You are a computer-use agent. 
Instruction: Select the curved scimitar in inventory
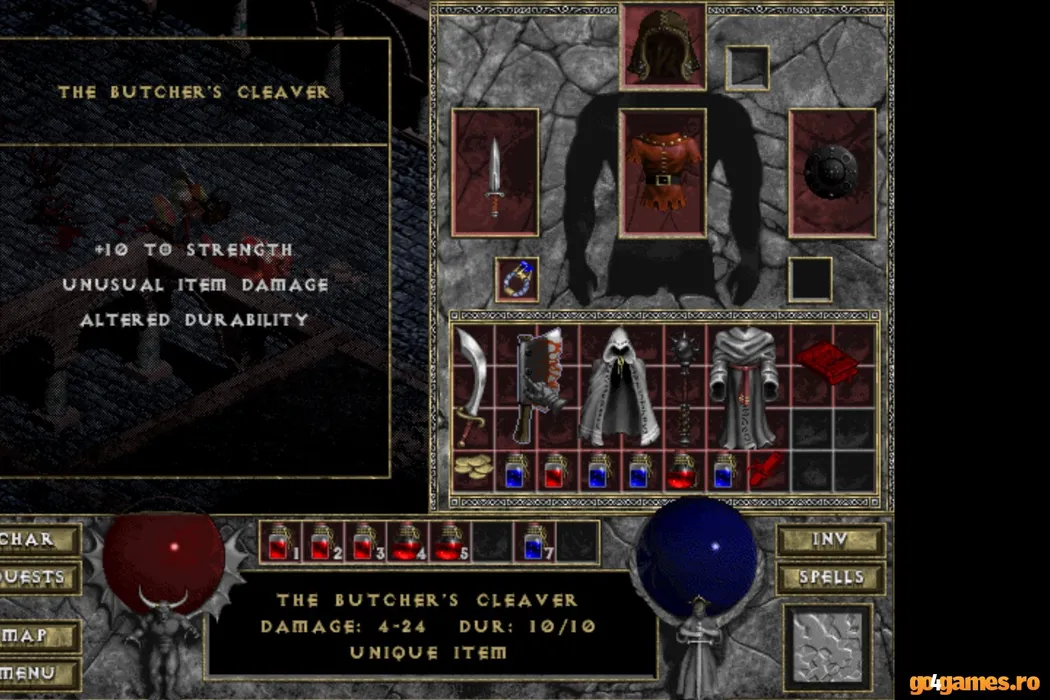tap(471, 385)
